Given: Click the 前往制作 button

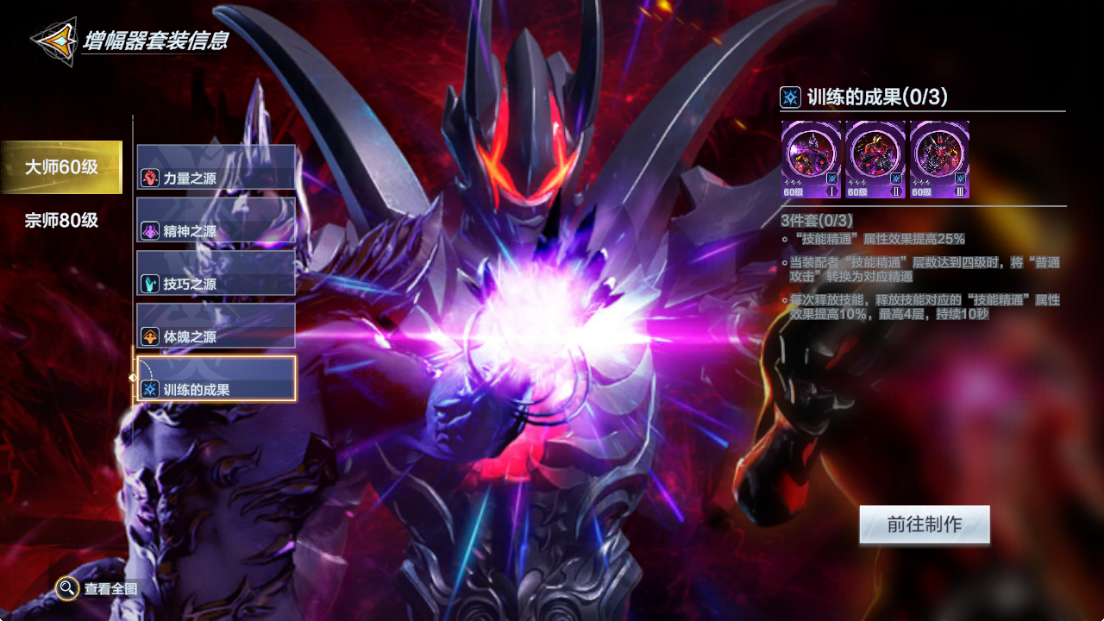Looking at the screenshot, I should click(x=924, y=525).
